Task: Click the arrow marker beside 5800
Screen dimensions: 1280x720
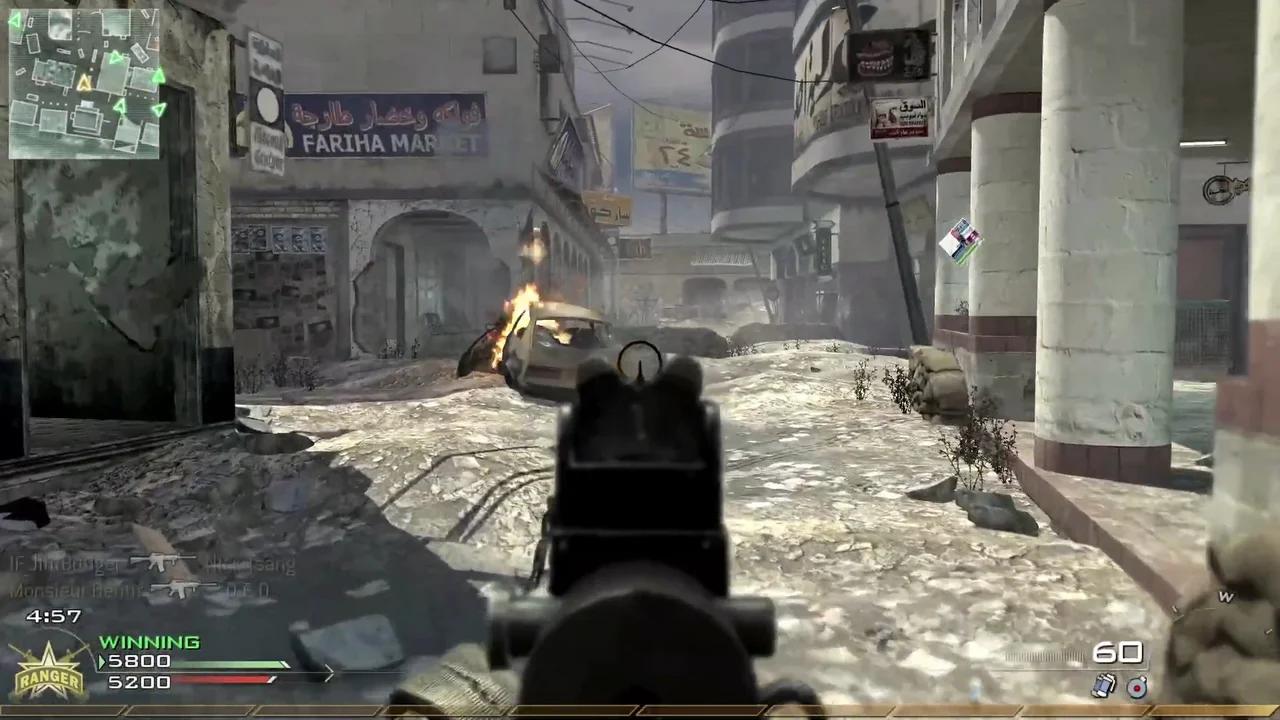Action: click(103, 661)
